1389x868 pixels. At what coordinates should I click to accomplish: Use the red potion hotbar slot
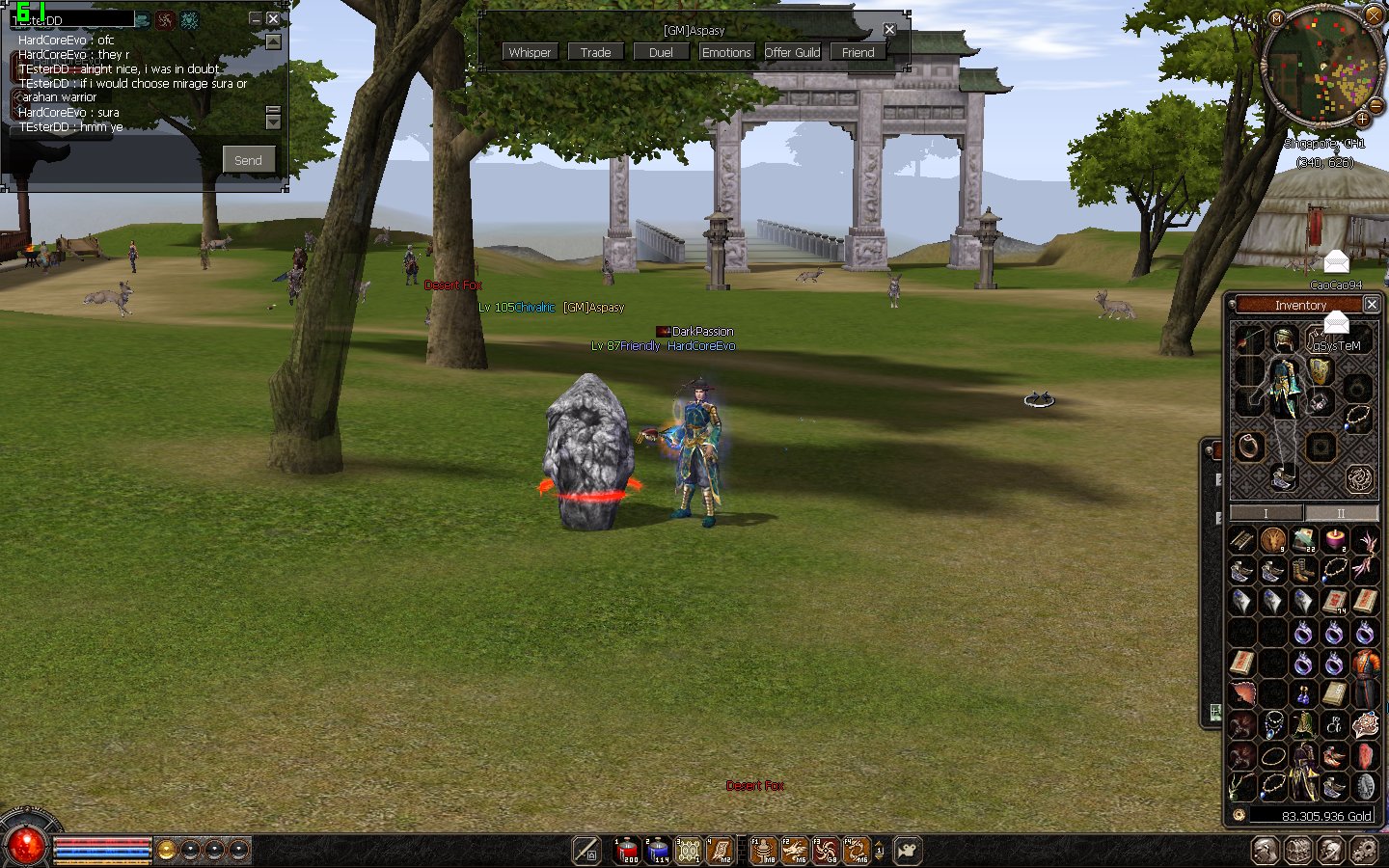pos(627,850)
